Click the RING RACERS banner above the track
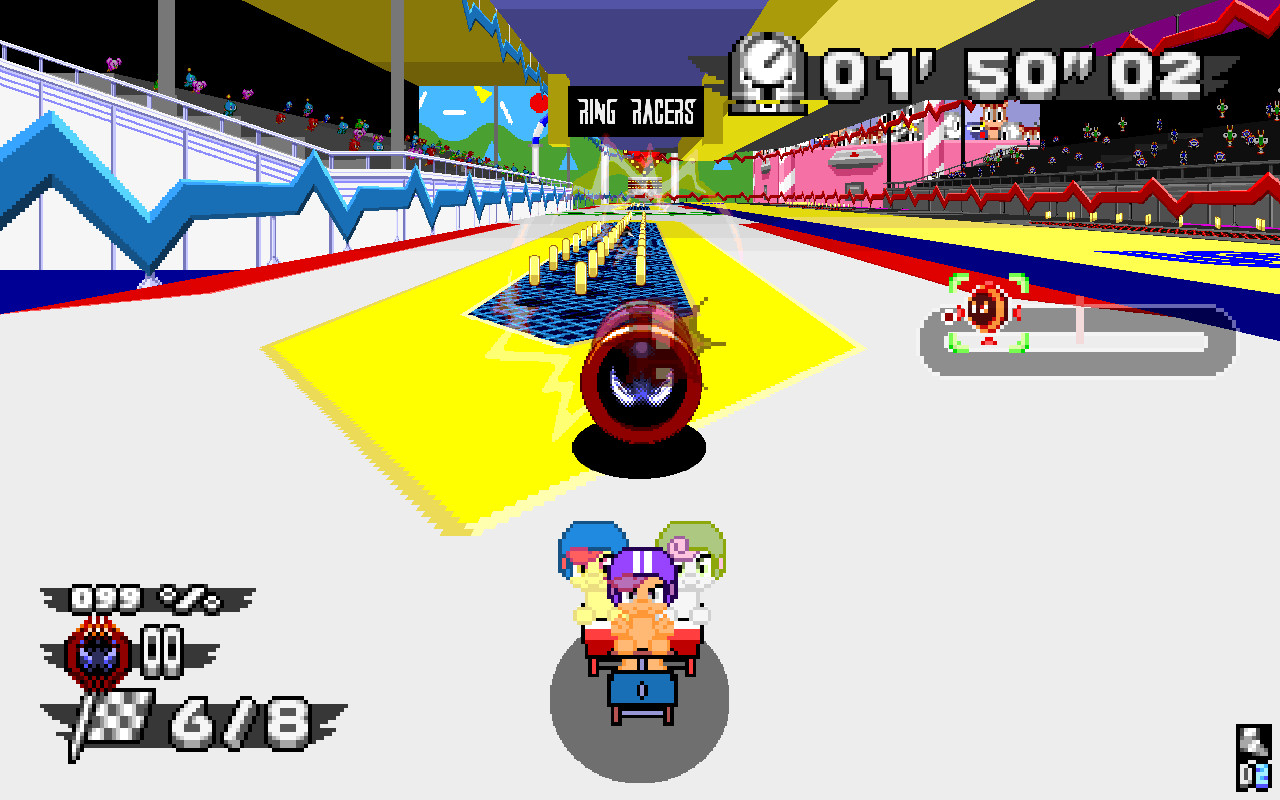The image size is (1280, 800). point(634,112)
